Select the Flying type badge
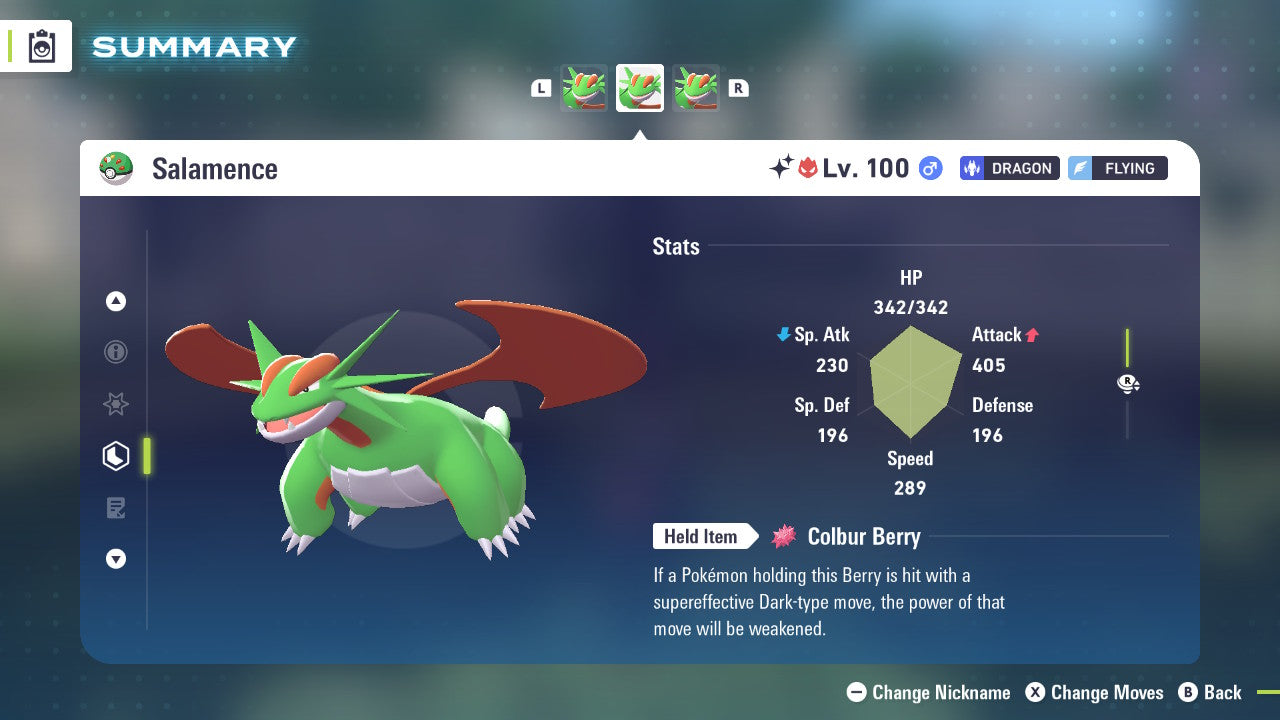 point(1117,168)
